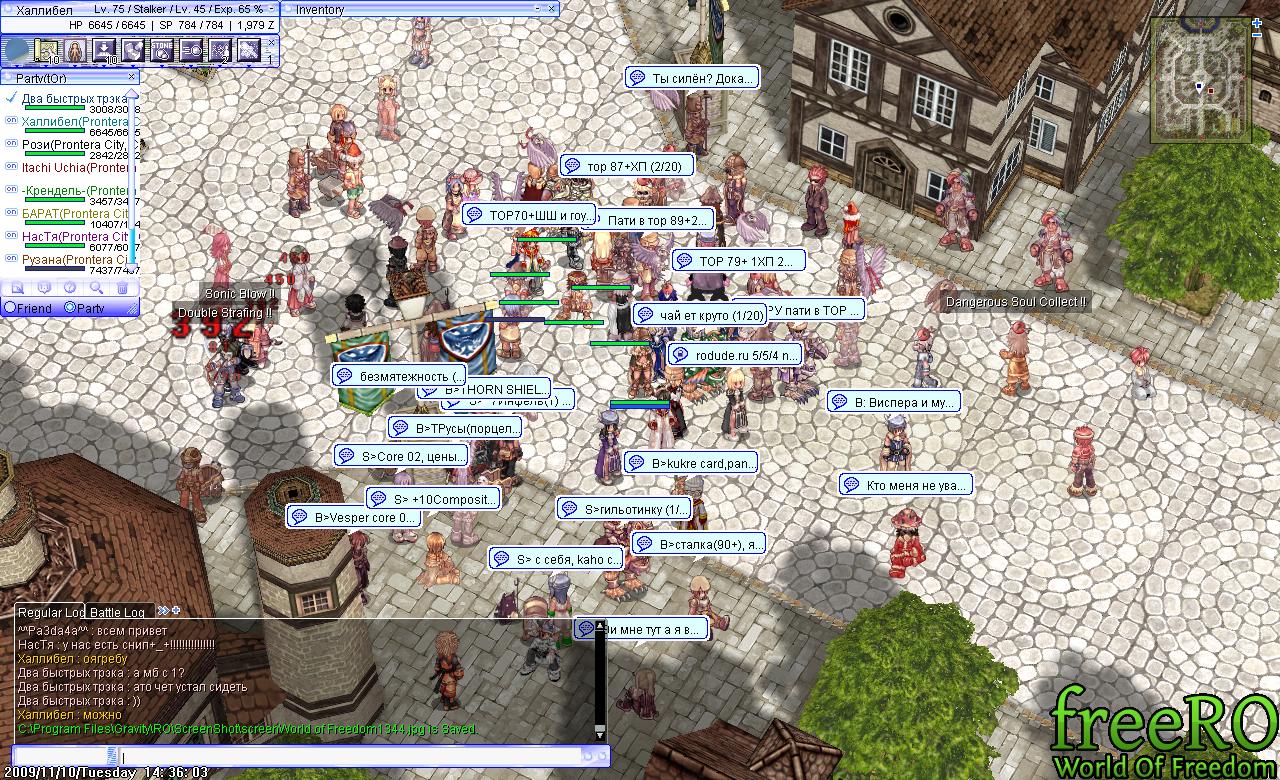Select the Party radio option
The image size is (1280, 780).
[x=70, y=308]
